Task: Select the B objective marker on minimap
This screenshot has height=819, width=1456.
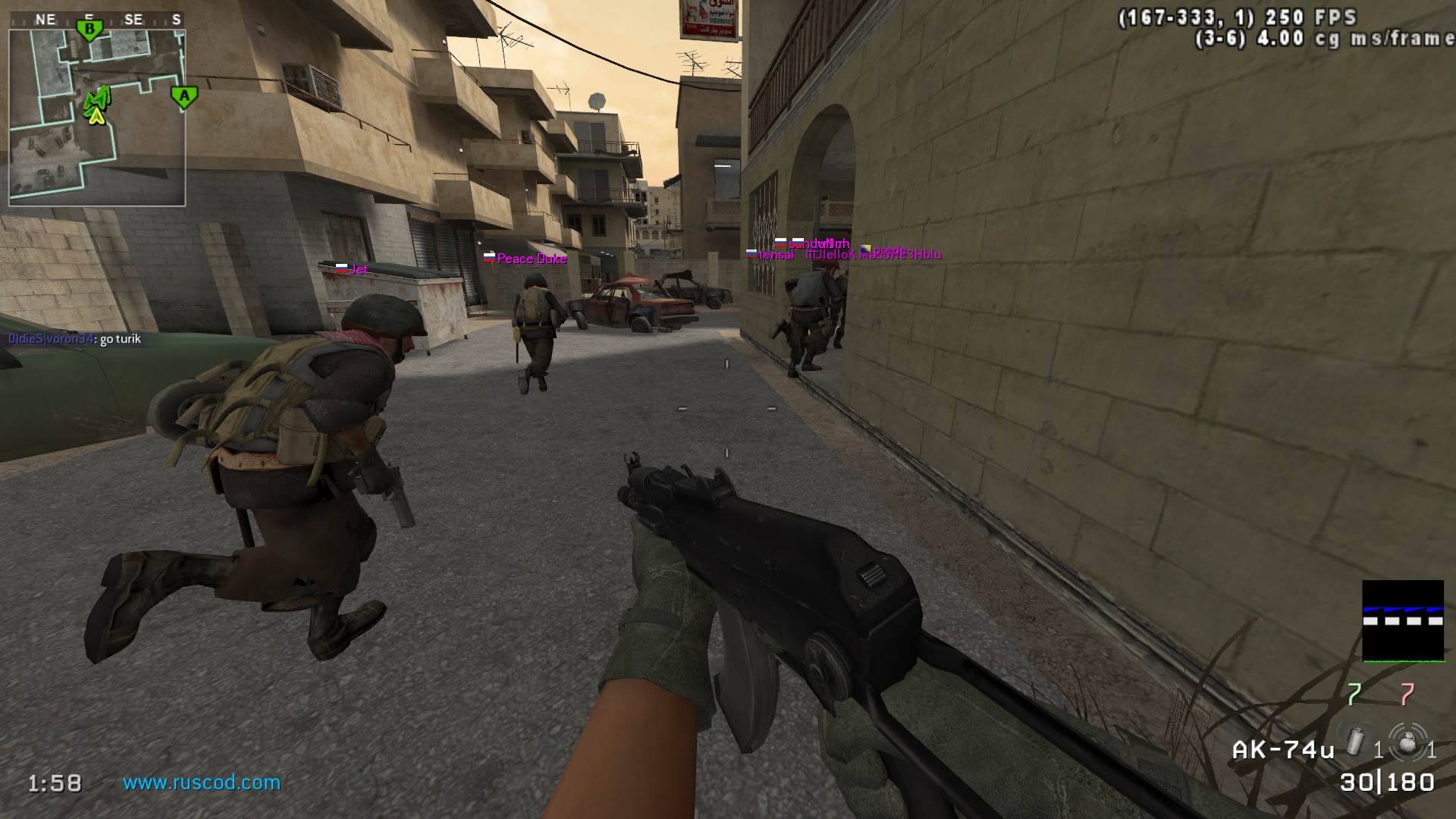Action: pyautogui.click(x=89, y=30)
